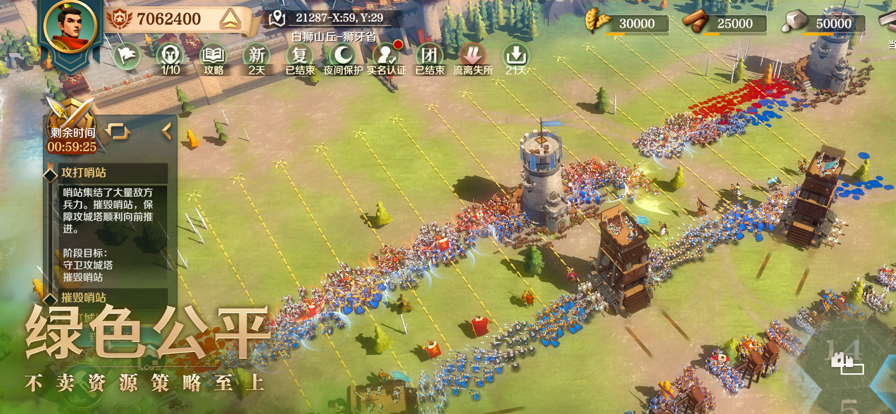Select the 攻打哨站 quest stage
The image size is (896, 414).
tap(84, 173)
